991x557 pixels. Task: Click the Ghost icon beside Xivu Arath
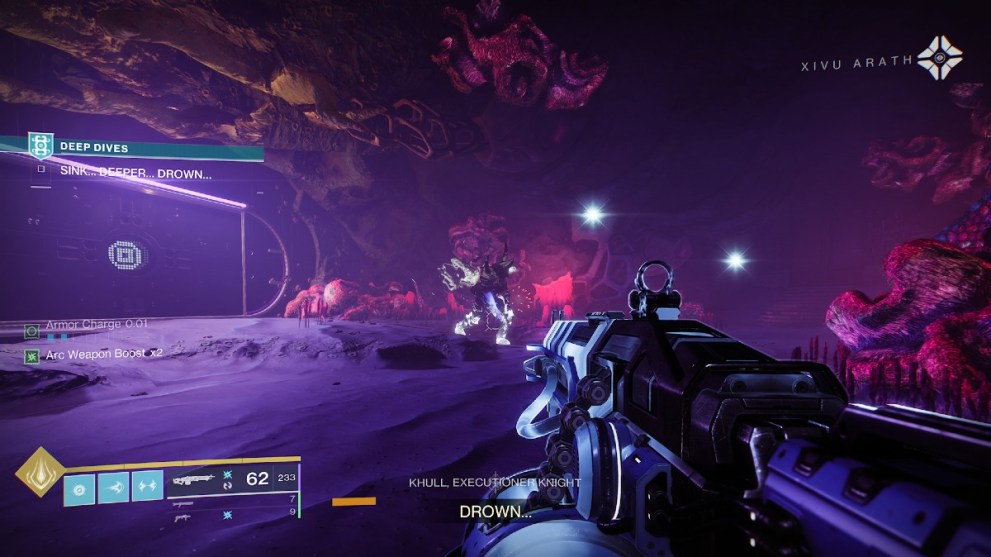[939, 59]
